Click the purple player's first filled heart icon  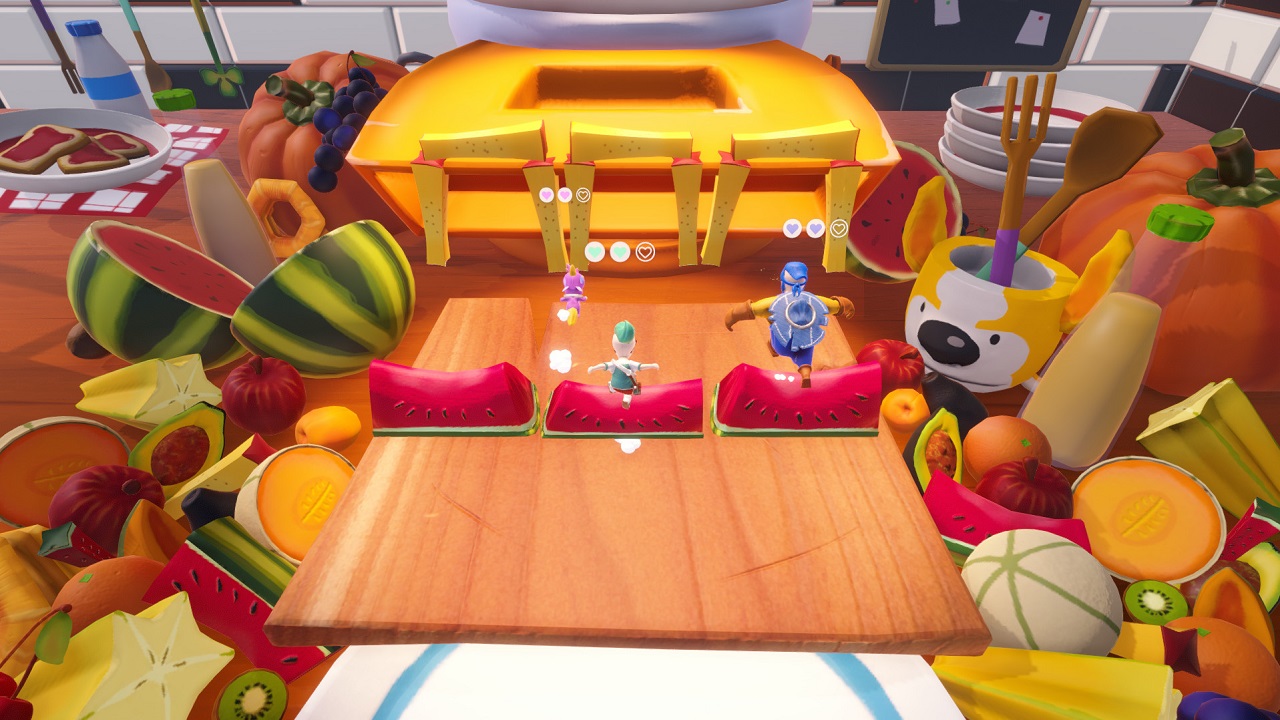(x=790, y=228)
